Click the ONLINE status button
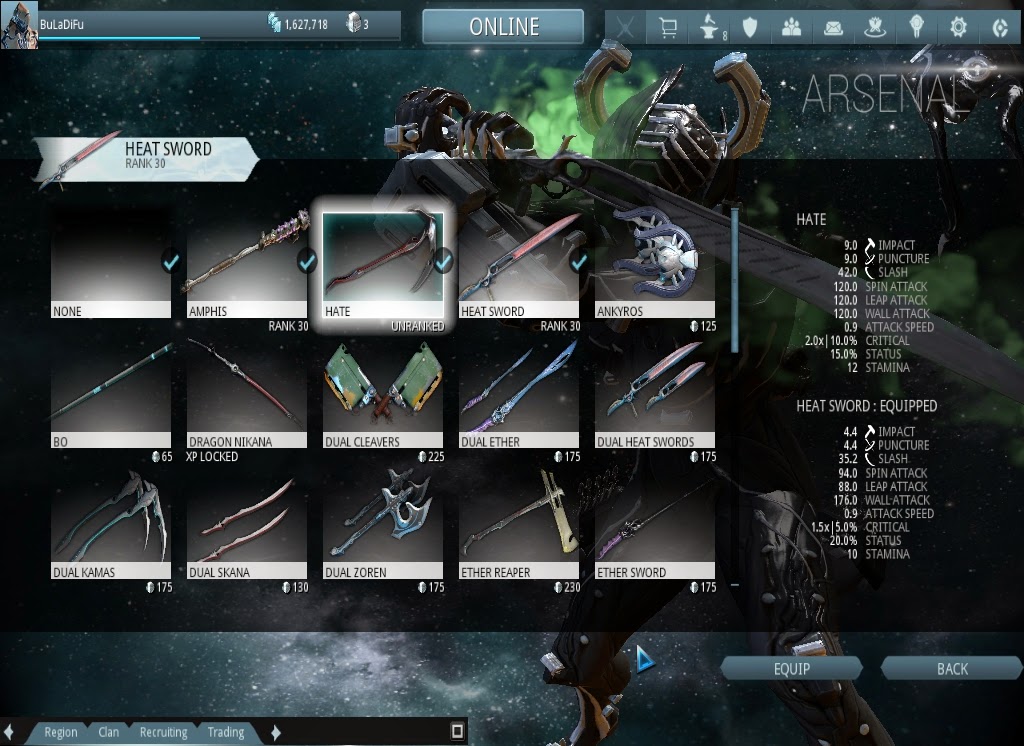 (503, 27)
